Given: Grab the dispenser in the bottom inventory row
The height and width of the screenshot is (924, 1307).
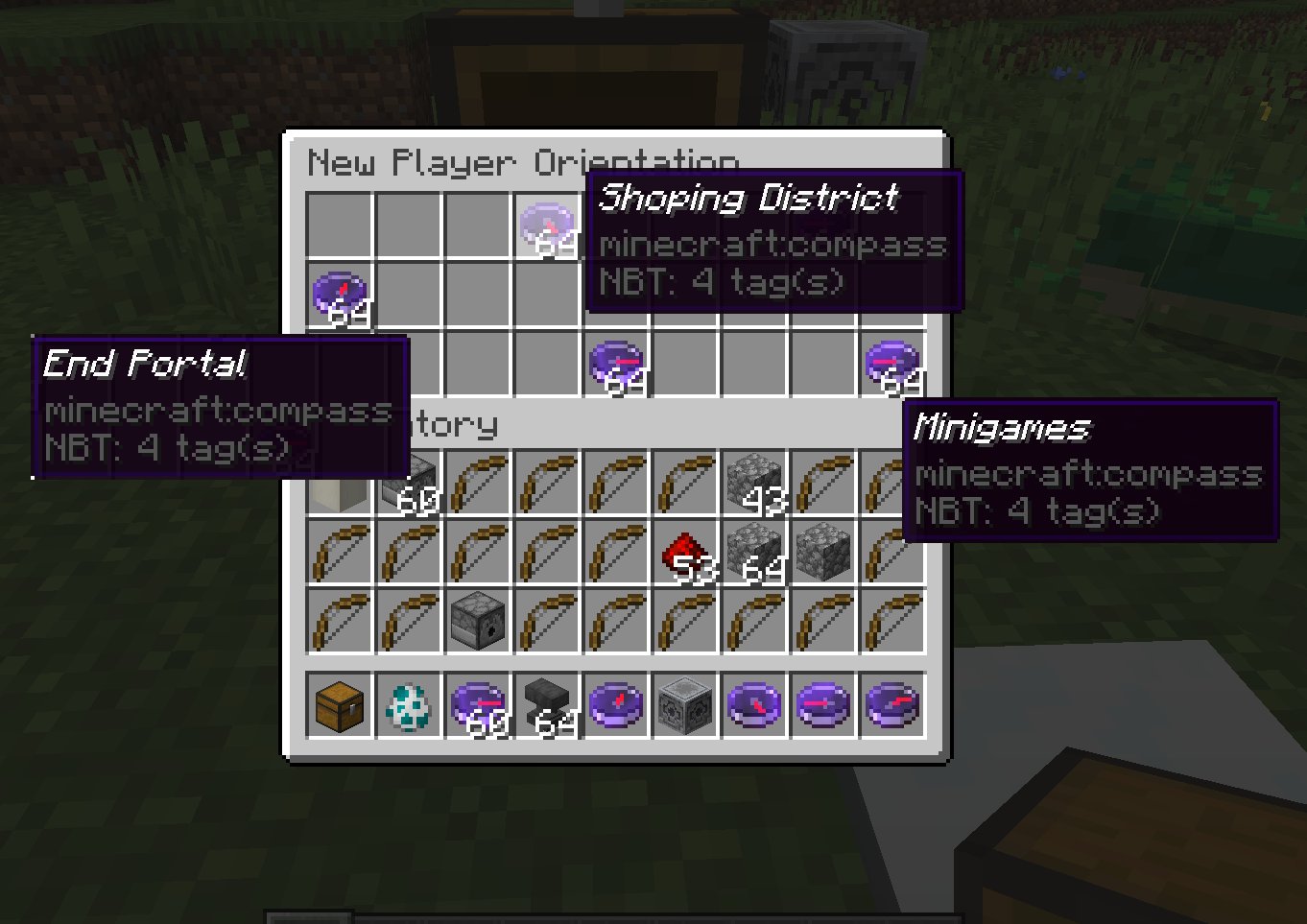Looking at the screenshot, I should 477,622.
